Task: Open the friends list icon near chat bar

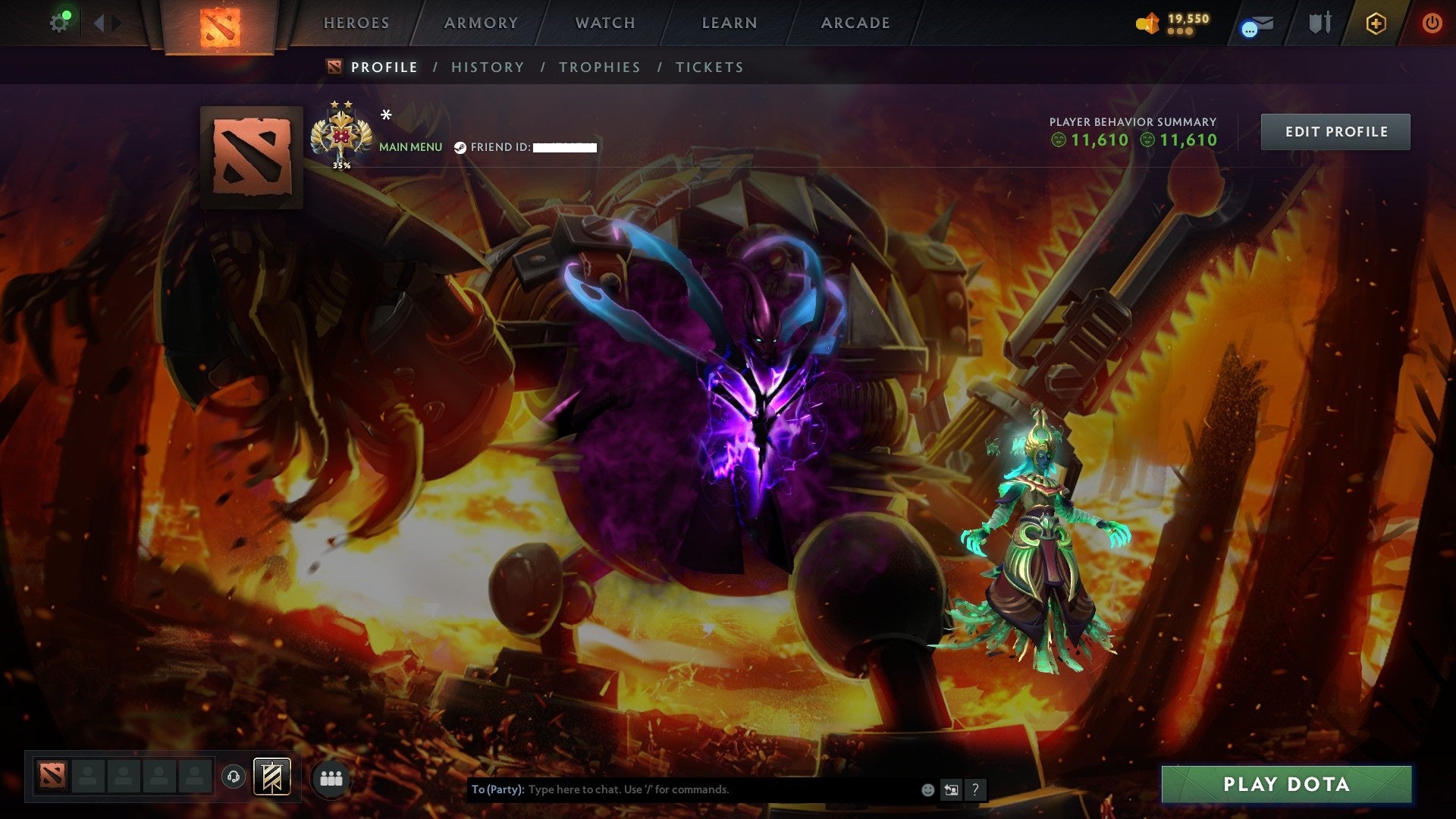Action: 332,777
